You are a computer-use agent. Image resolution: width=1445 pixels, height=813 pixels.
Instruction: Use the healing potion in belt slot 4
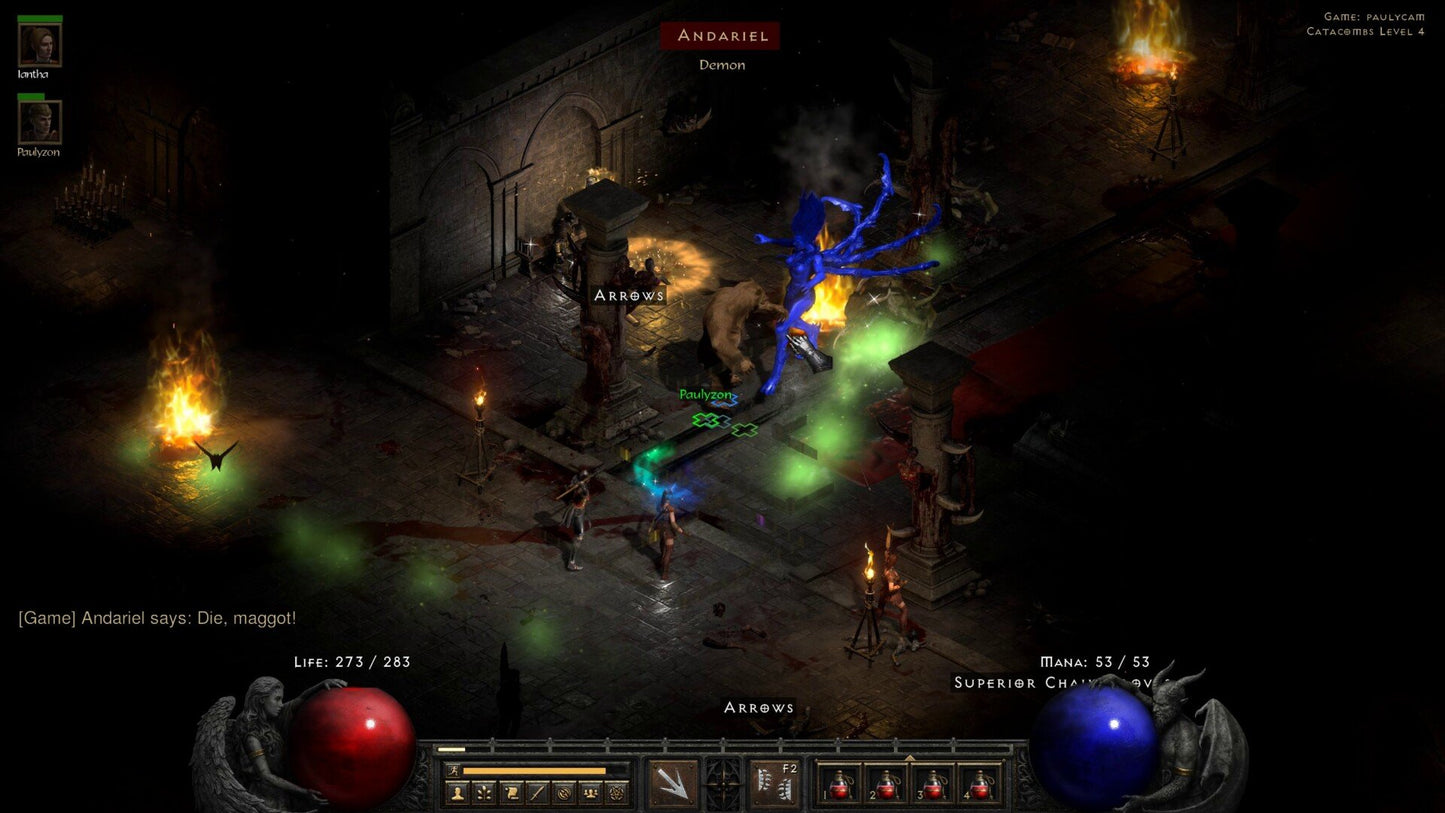(x=979, y=783)
